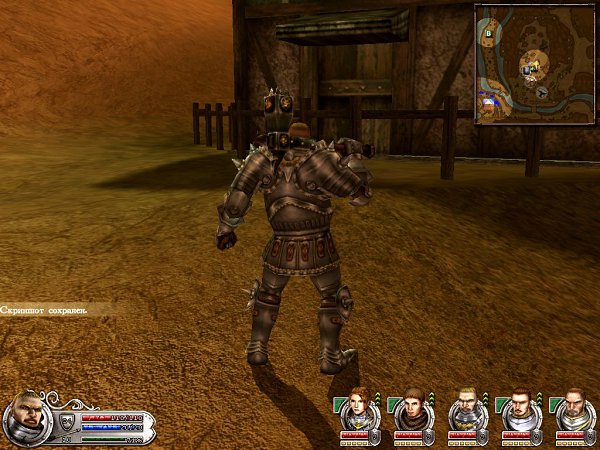The width and height of the screenshot is (600, 450).
Task: Click the shield emblem beside the hero's bars
Action: coord(67,421)
